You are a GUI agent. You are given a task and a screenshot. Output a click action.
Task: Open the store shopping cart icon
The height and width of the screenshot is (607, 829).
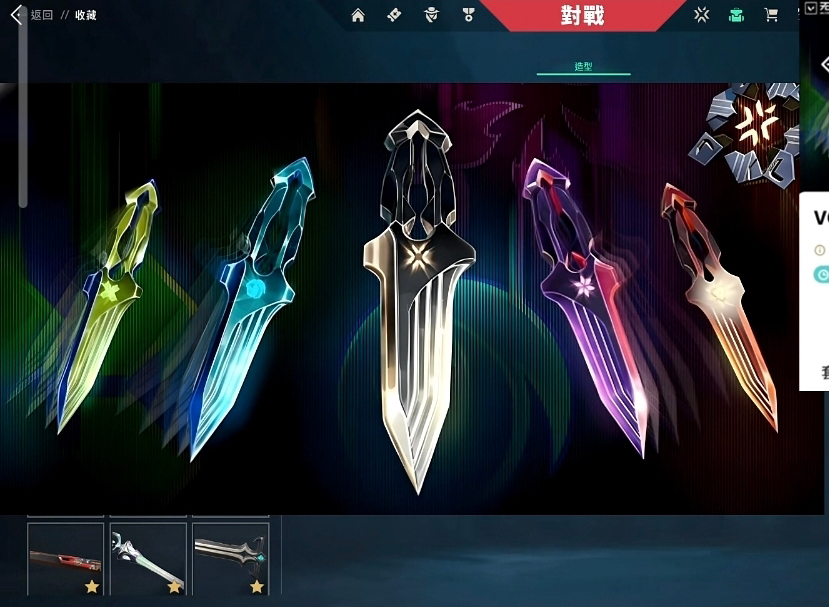point(771,15)
